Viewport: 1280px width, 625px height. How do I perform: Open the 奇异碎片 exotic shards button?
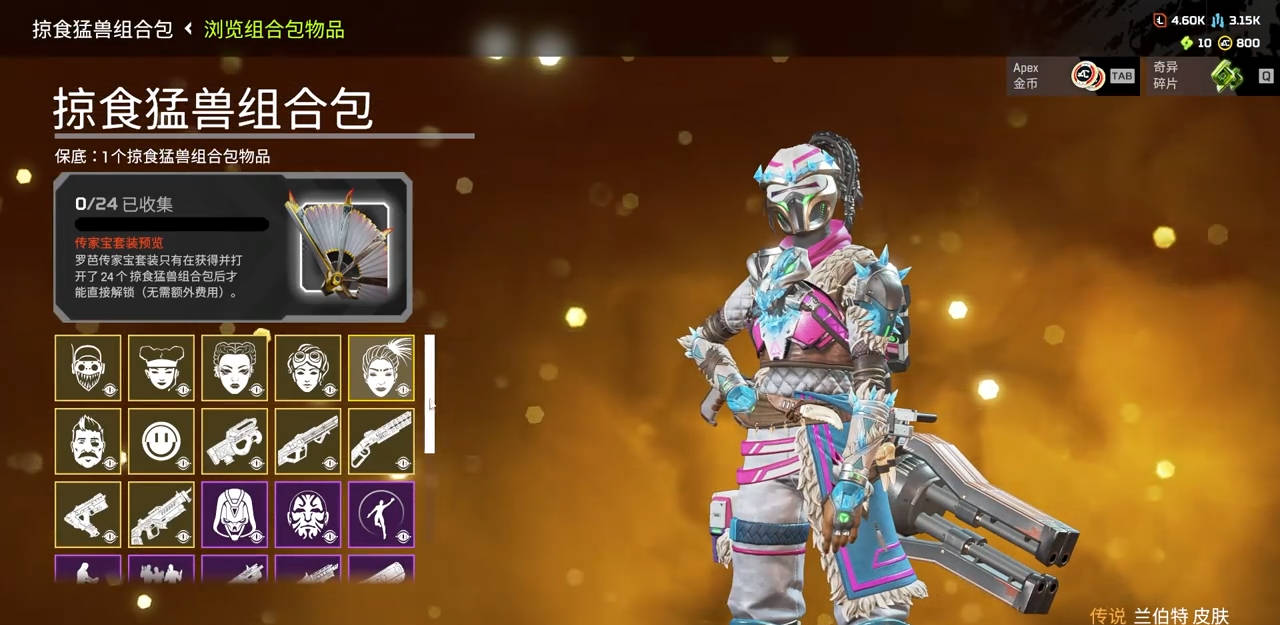tap(1209, 76)
